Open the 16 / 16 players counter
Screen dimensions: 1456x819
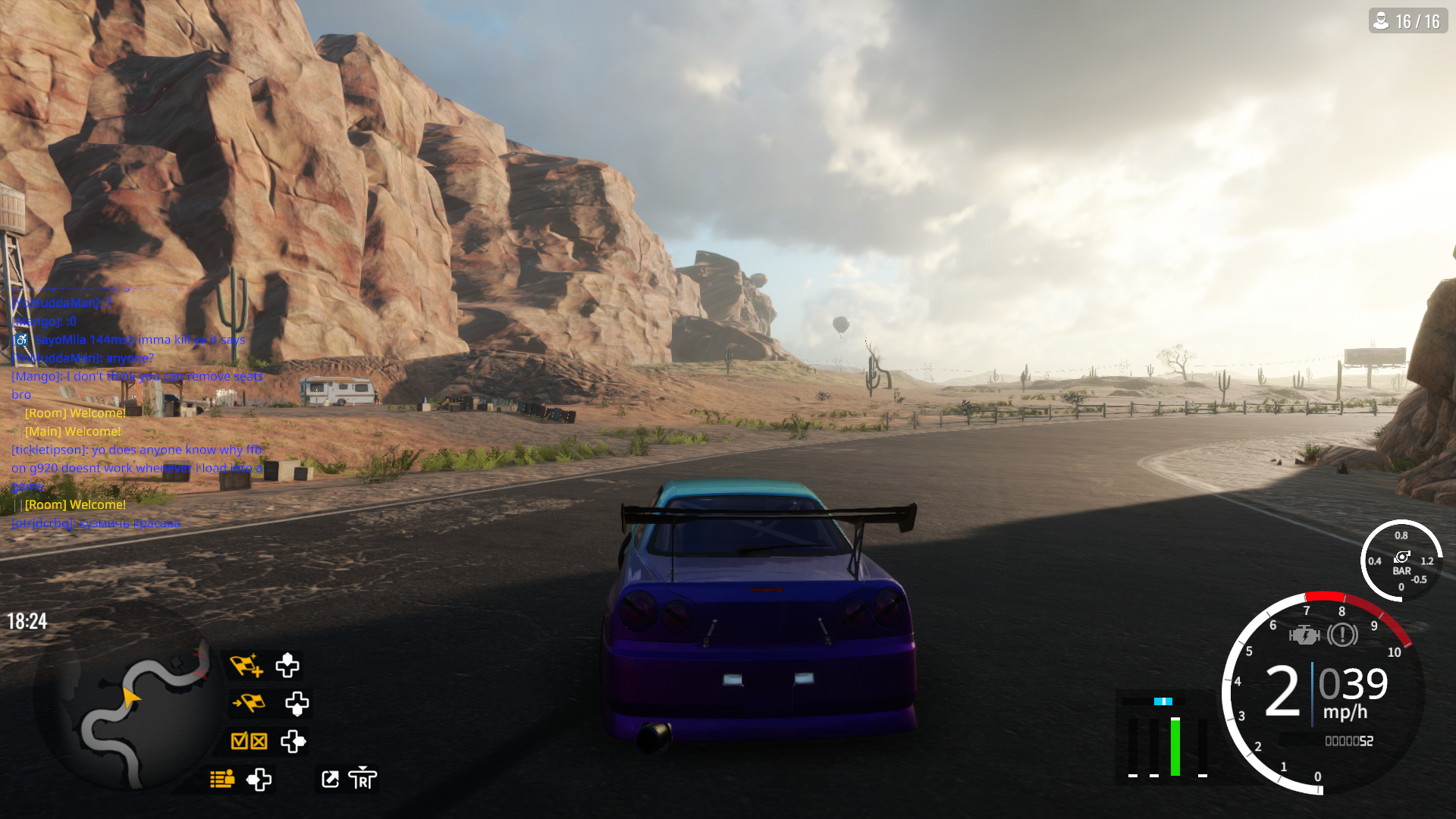[x=1408, y=21]
